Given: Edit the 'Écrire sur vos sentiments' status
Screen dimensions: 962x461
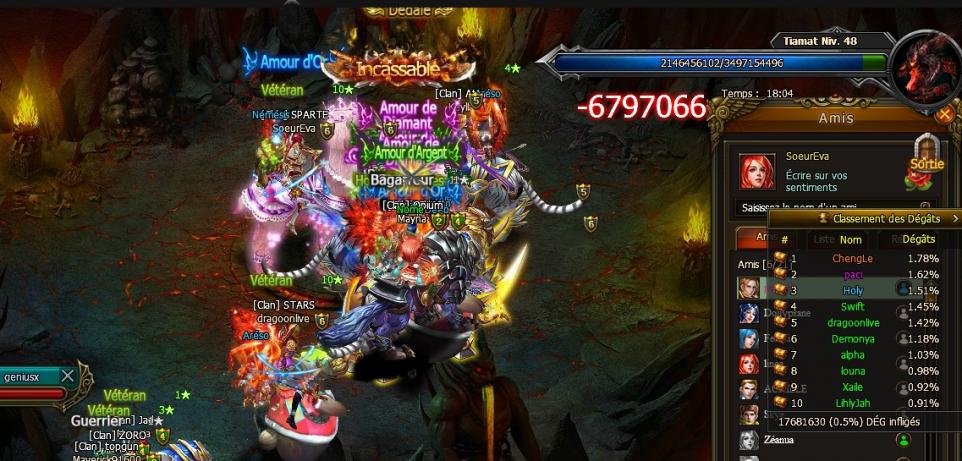Looking at the screenshot, I should point(817,181).
